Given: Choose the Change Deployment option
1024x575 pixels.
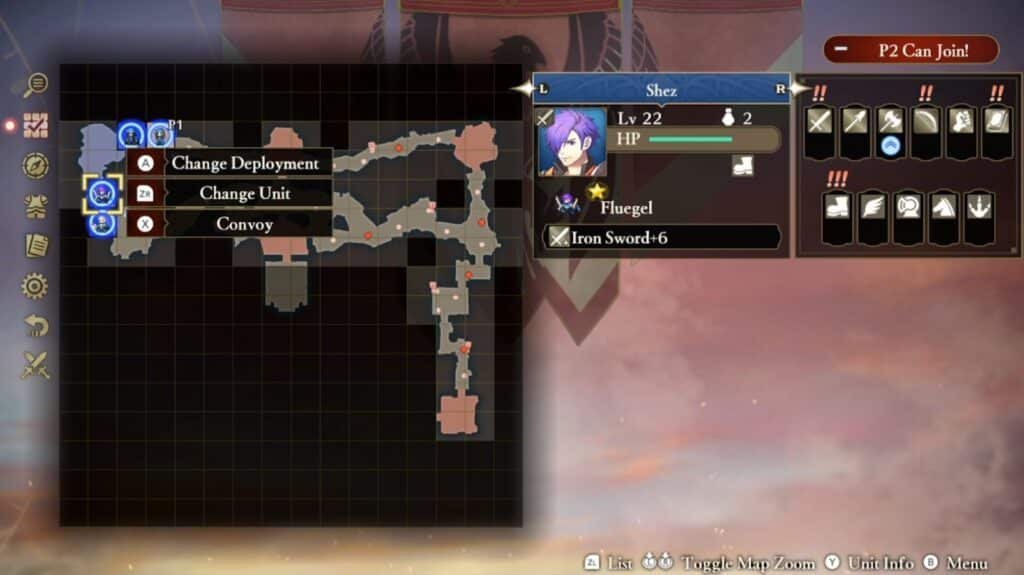Looking at the screenshot, I should [230, 163].
